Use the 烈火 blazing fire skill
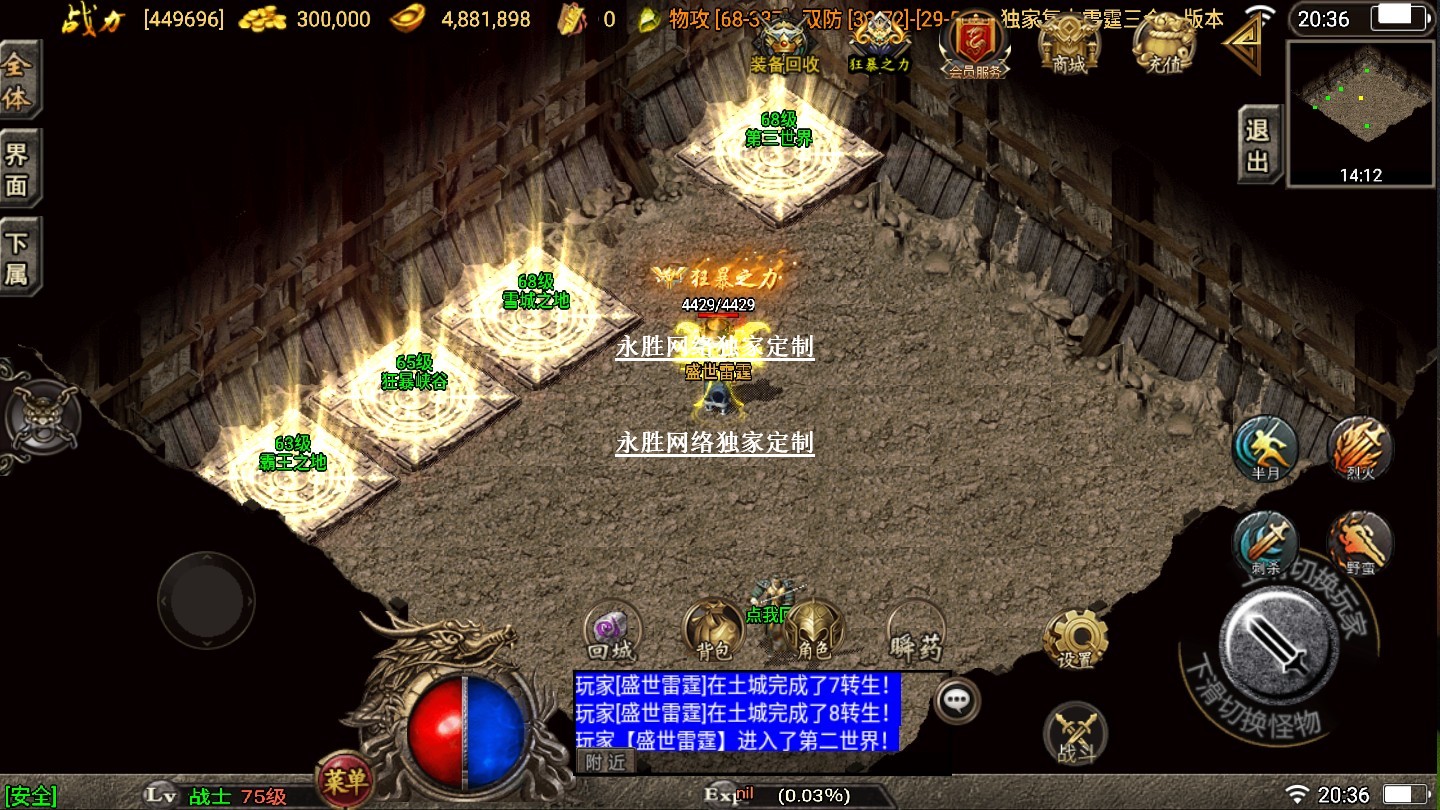The width and height of the screenshot is (1440, 810). [x=1360, y=448]
